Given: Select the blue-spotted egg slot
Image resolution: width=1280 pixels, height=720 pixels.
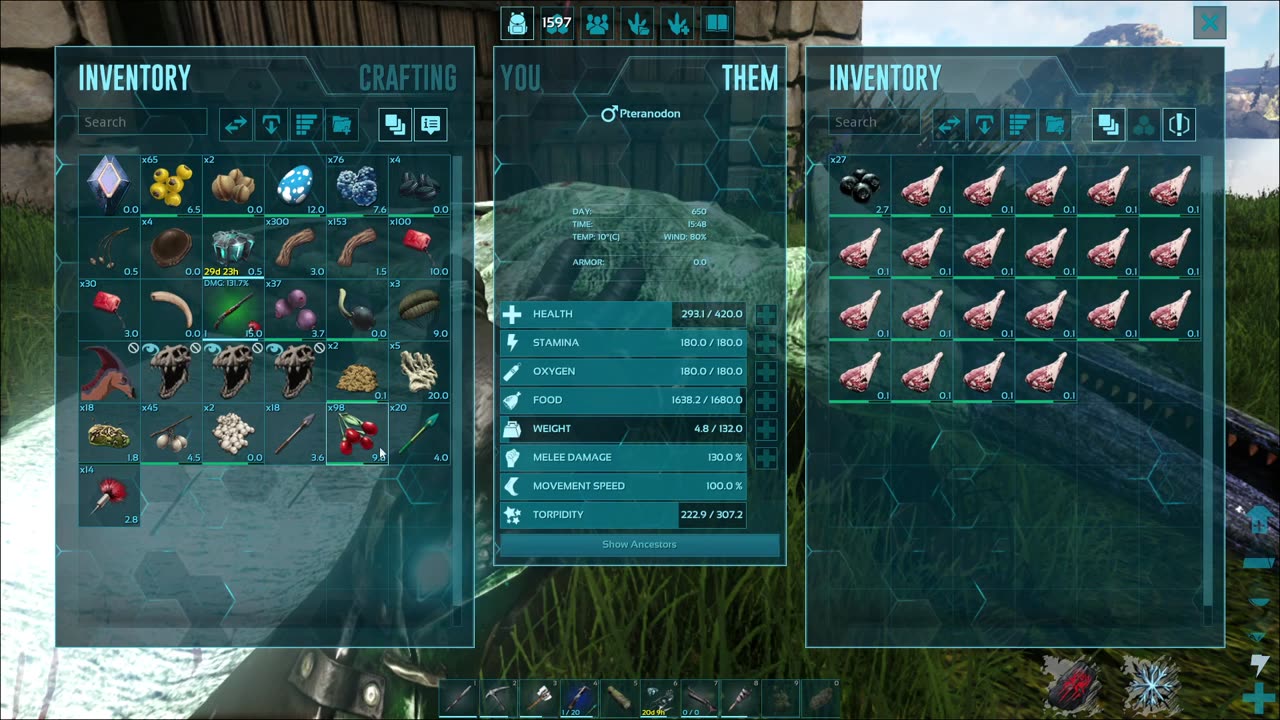Looking at the screenshot, I should (x=295, y=185).
